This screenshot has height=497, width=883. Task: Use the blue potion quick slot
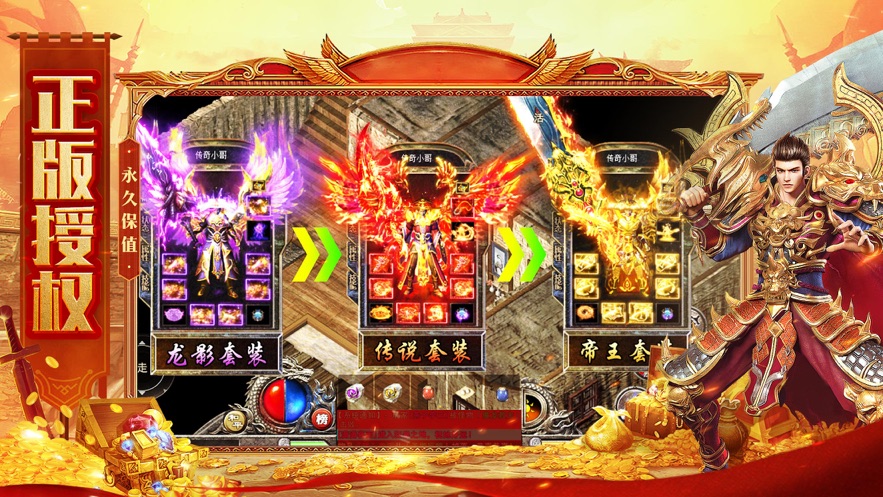coord(500,392)
